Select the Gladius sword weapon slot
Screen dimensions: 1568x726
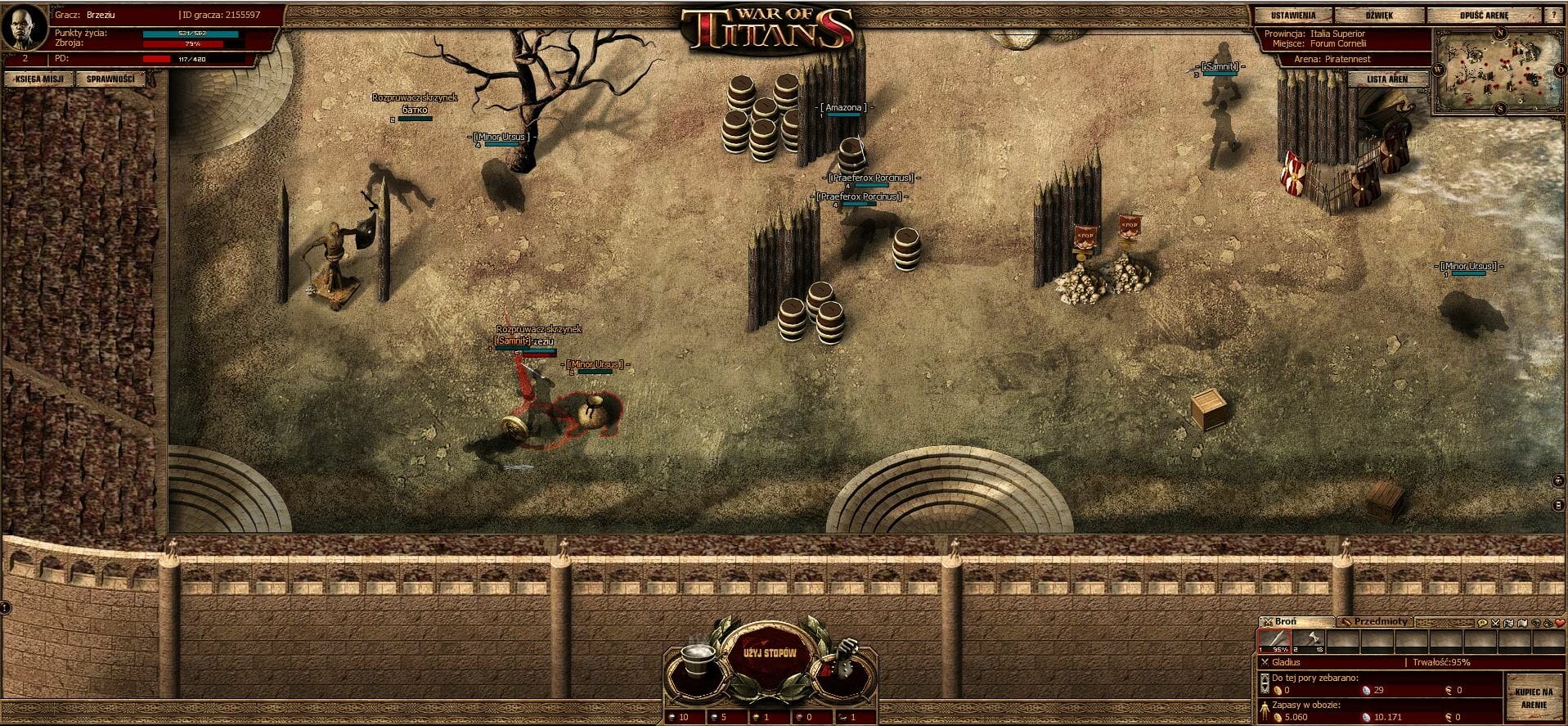coord(1274,641)
